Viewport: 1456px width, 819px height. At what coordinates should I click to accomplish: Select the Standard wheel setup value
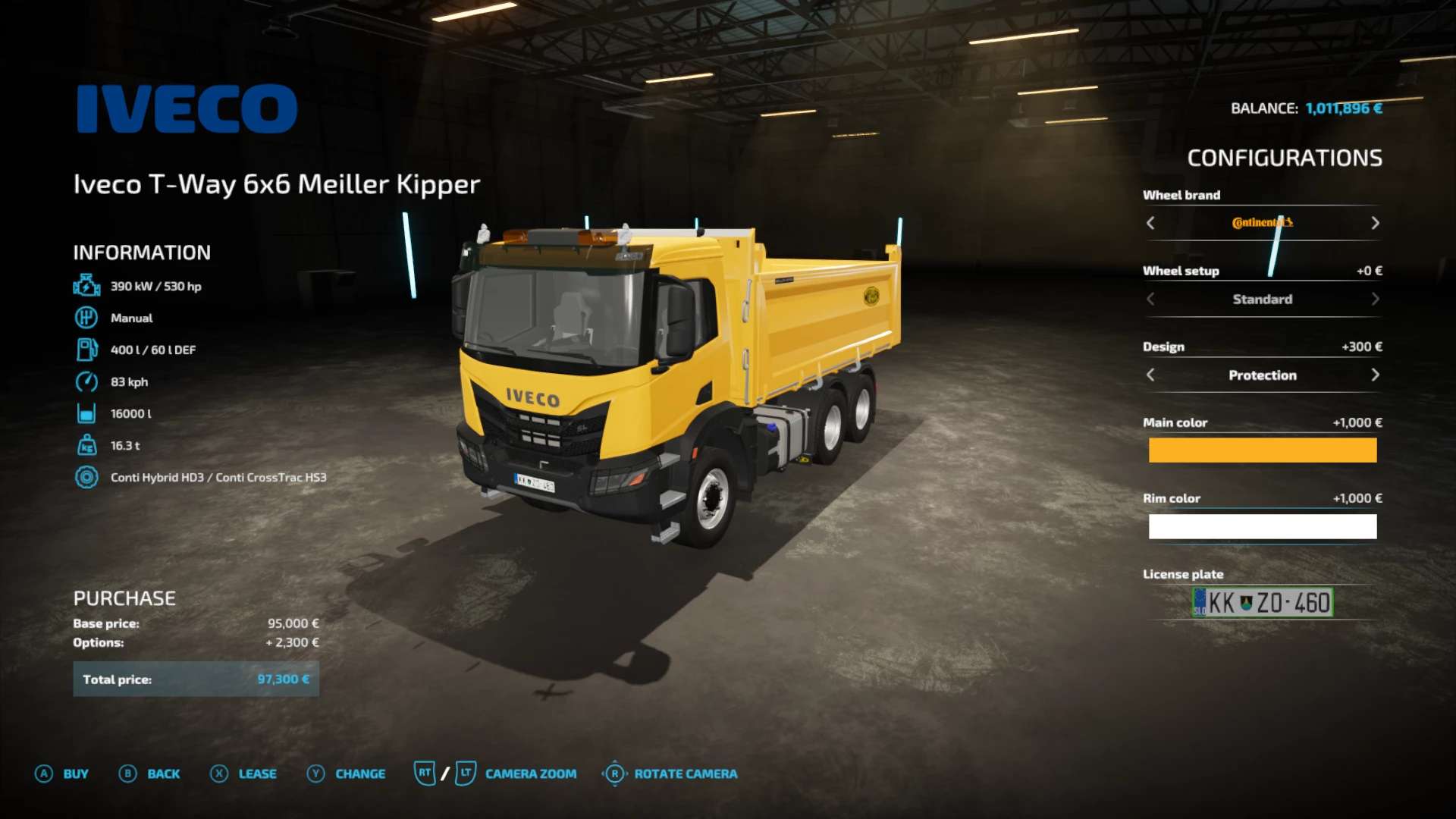pyautogui.click(x=1262, y=299)
